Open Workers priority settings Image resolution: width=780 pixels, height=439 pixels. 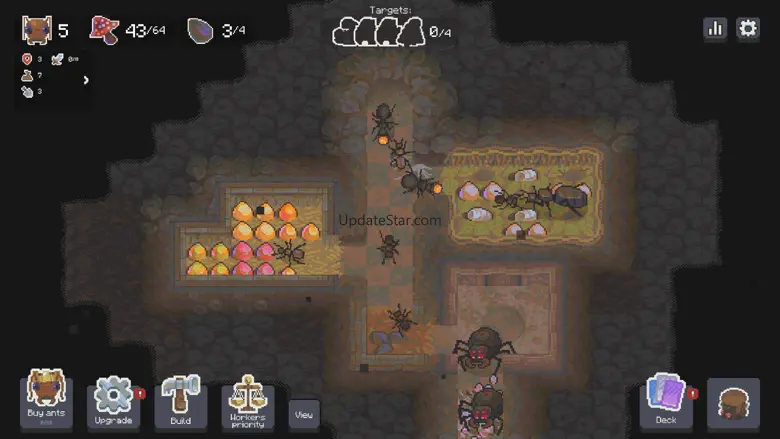click(x=247, y=402)
